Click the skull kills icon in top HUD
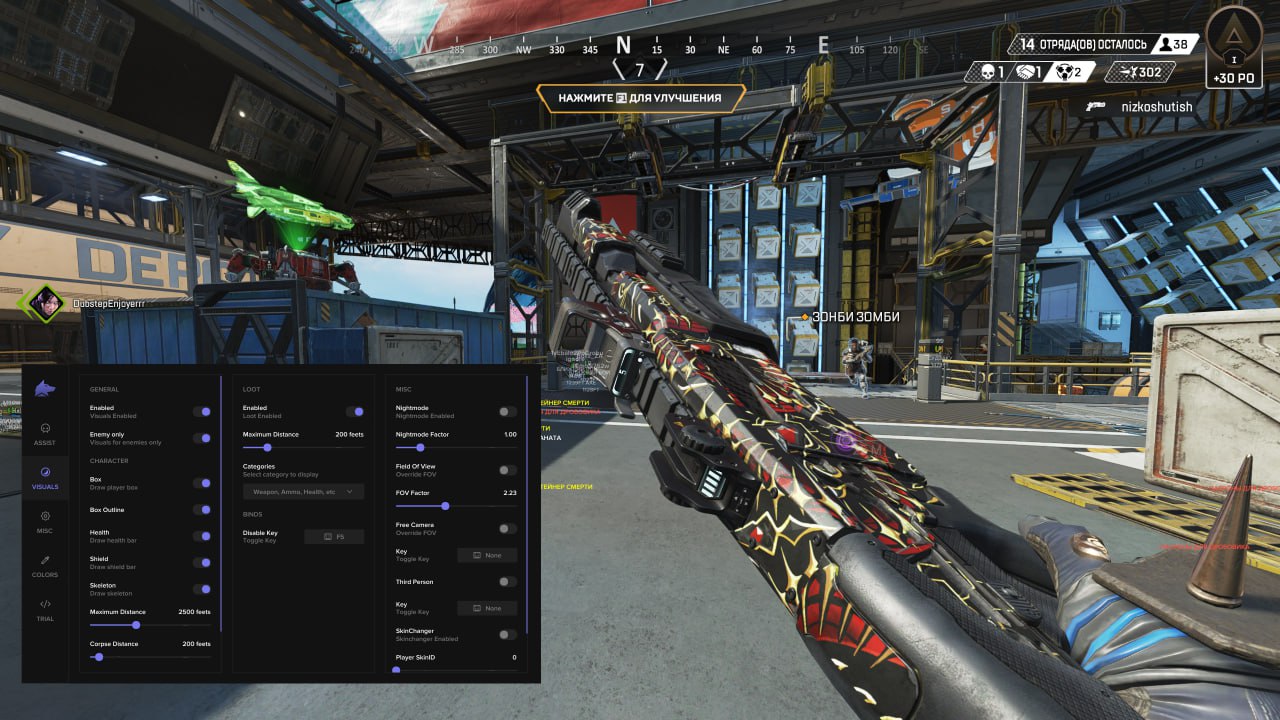This screenshot has width=1280, height=720. click(986, 71)
